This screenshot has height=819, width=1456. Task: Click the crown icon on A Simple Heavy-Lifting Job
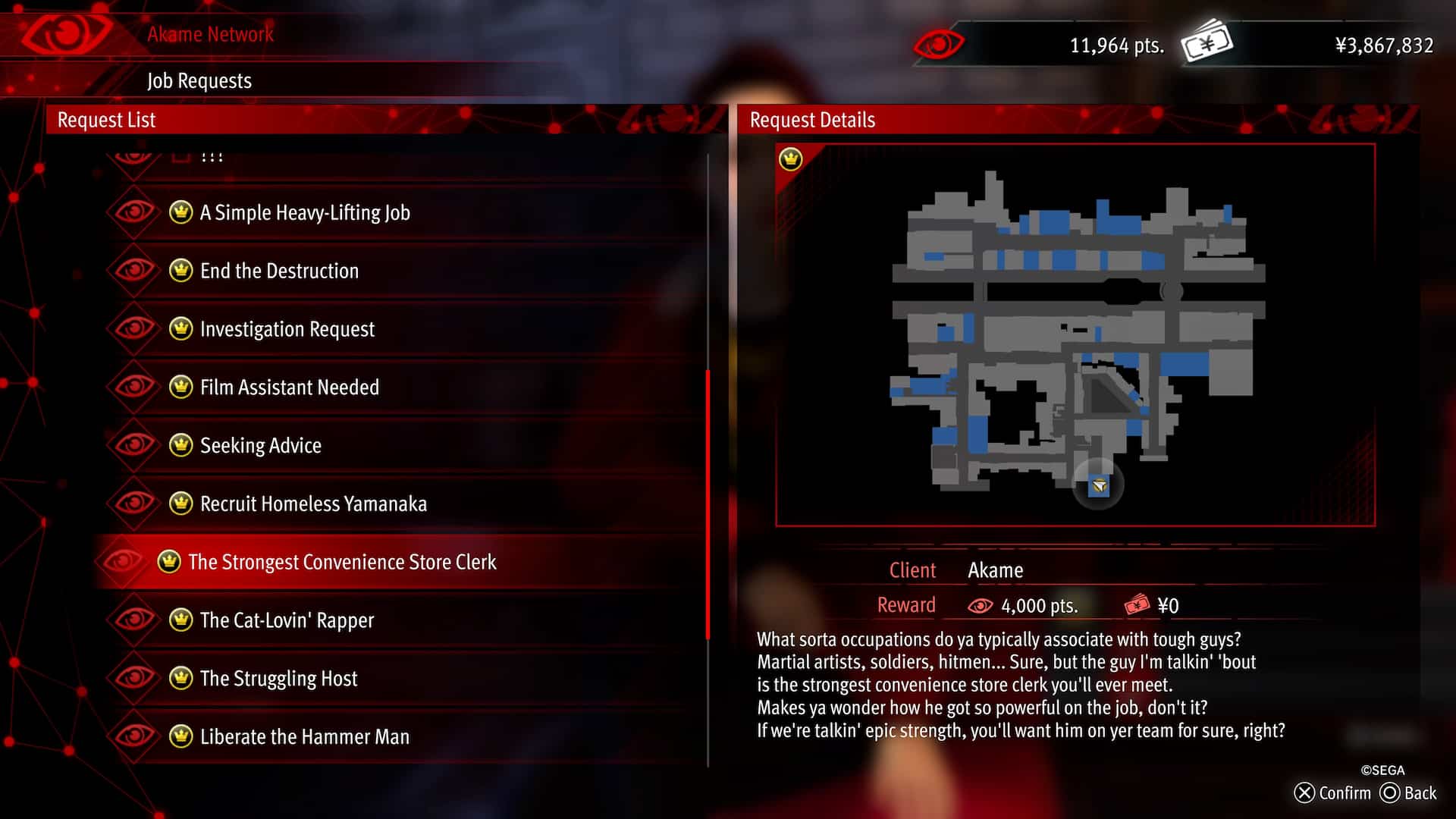coord(179,213)
